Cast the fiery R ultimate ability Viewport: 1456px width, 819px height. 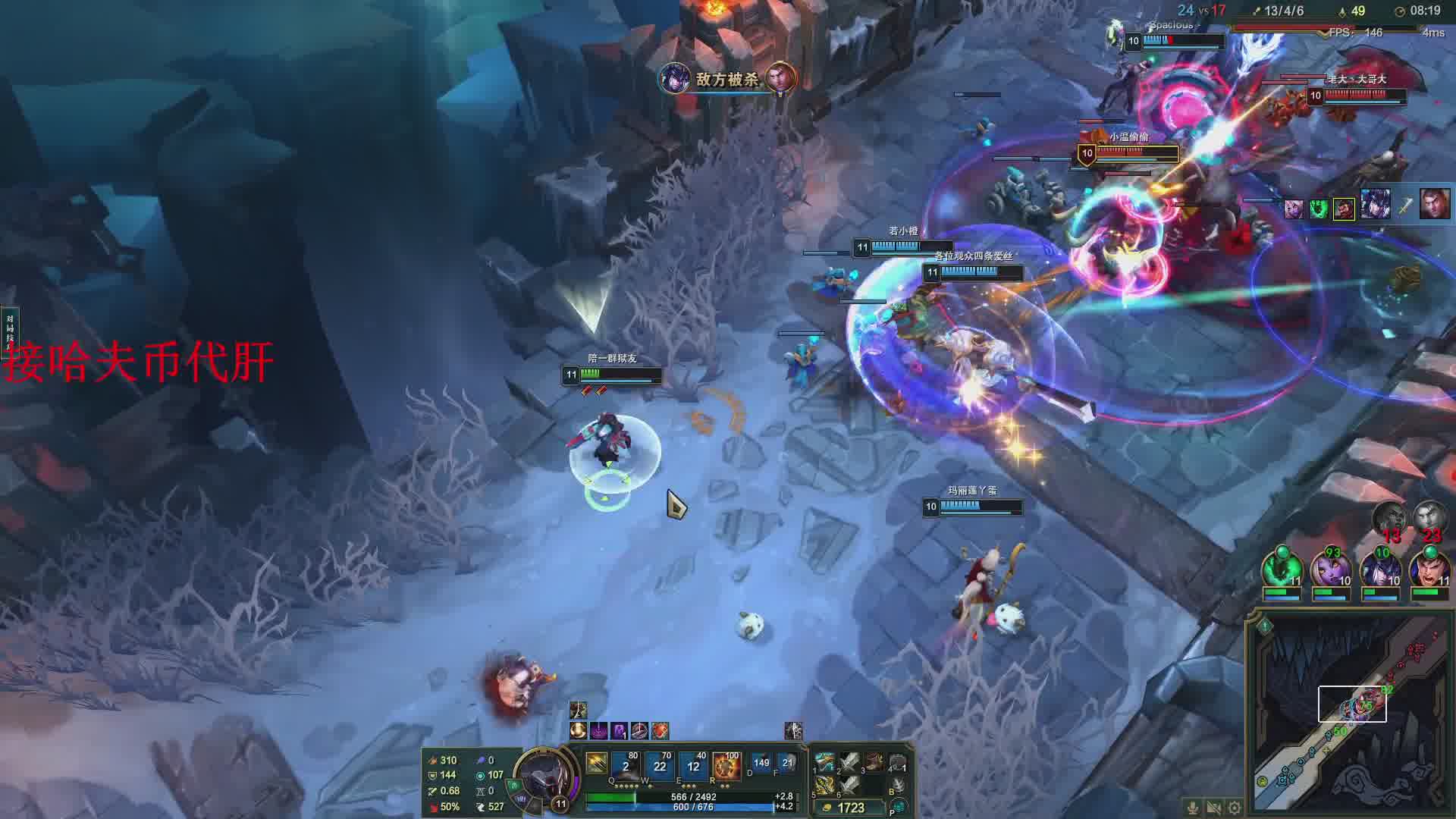coord(726,764)
